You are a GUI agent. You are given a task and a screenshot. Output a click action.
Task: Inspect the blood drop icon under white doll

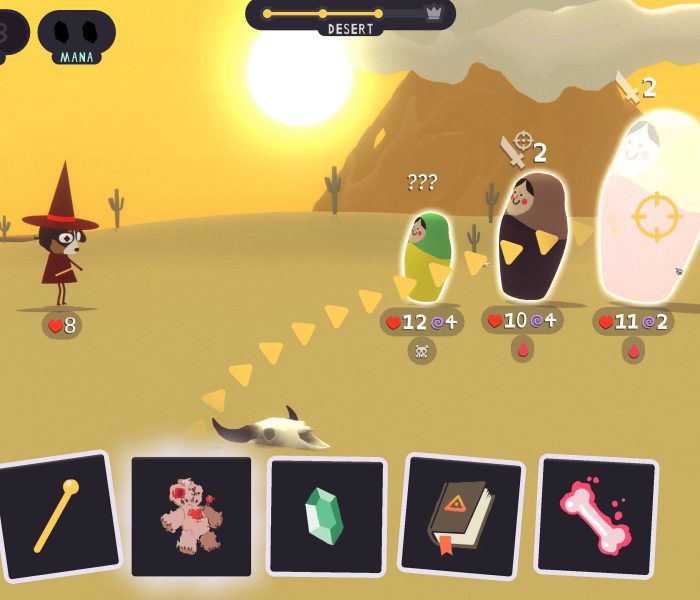pyautogui.click(x=633, y=350)
